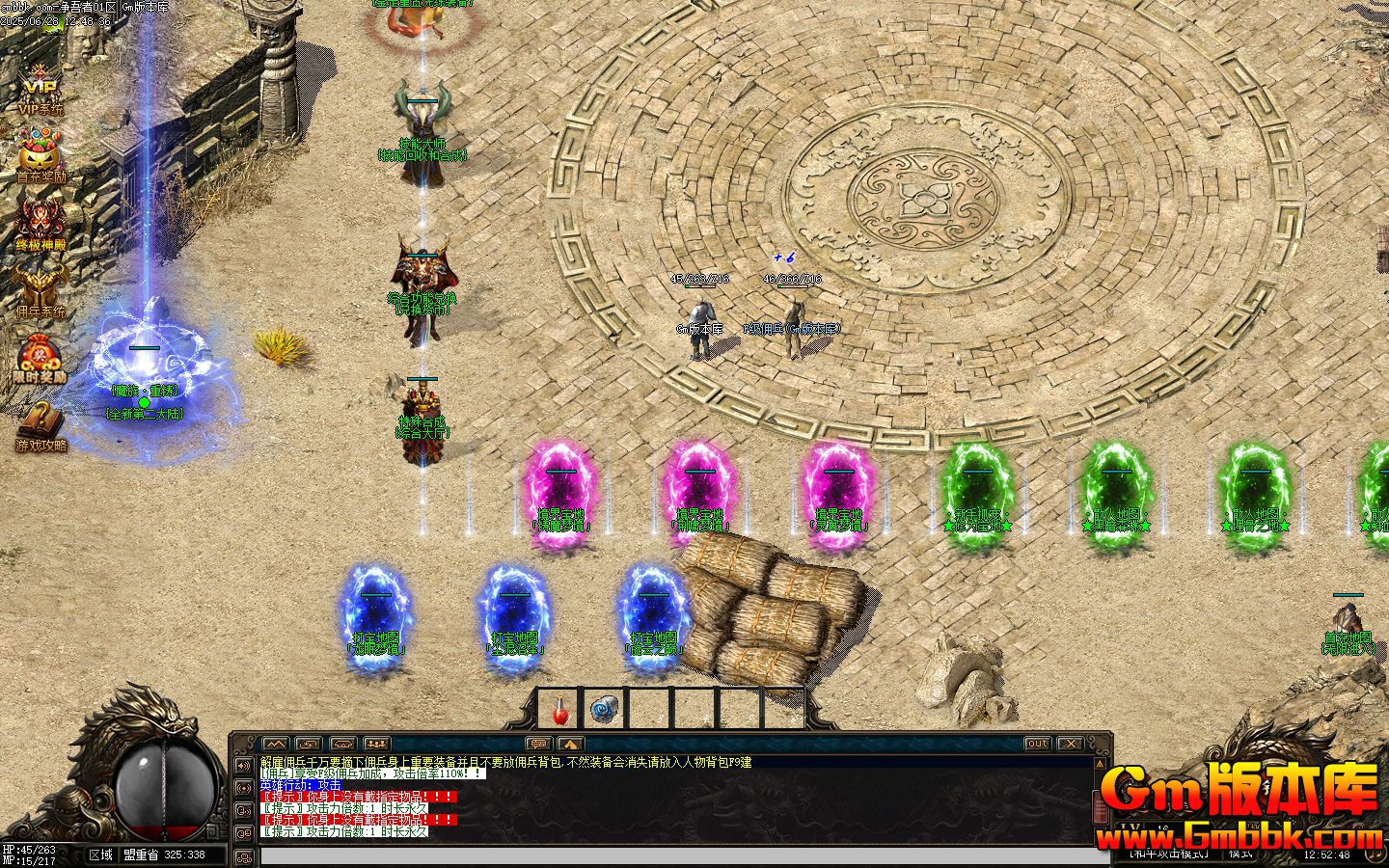1389x868 pixels.
Task: Open the 游戏攻略 question-mark book
Action: click(x=40, y=424)
